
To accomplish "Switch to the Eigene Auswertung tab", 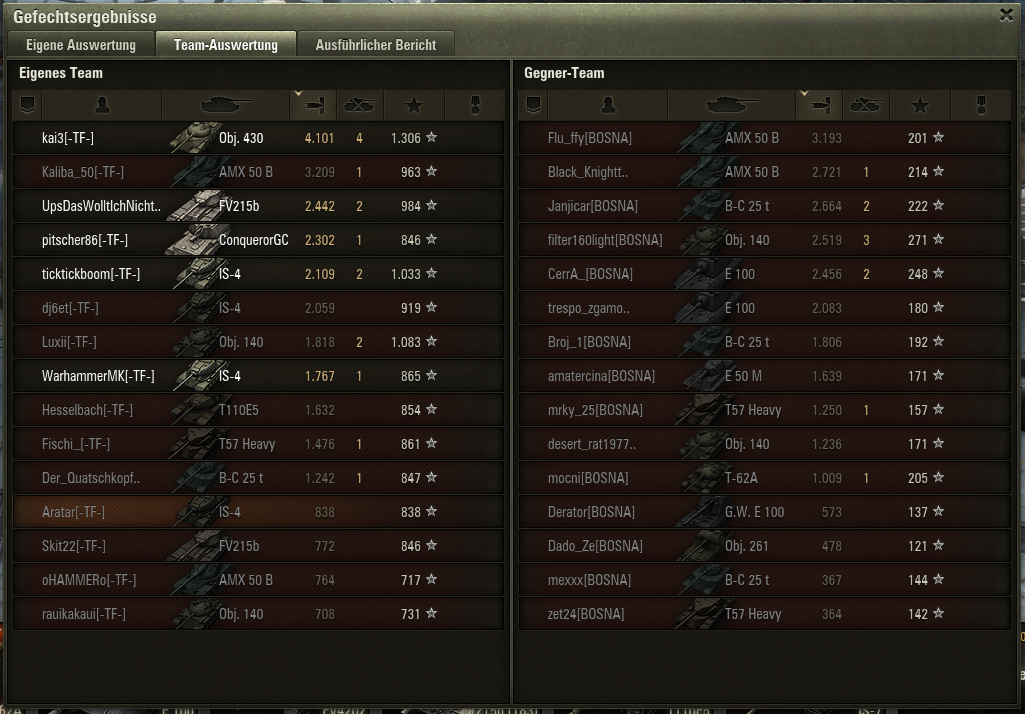I will point(80,45).
